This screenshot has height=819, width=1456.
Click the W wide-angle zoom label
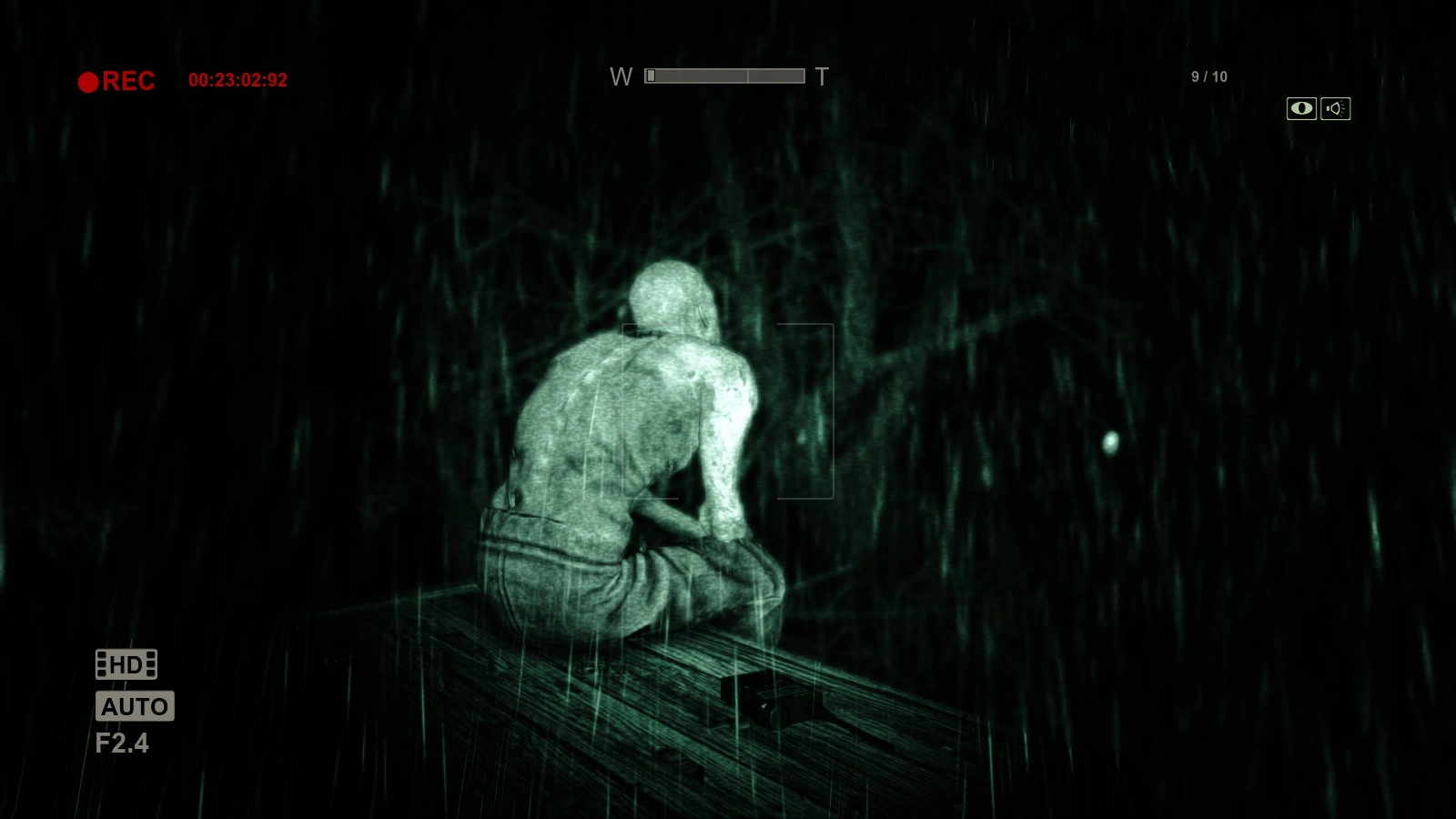click(x=622, y=77)
